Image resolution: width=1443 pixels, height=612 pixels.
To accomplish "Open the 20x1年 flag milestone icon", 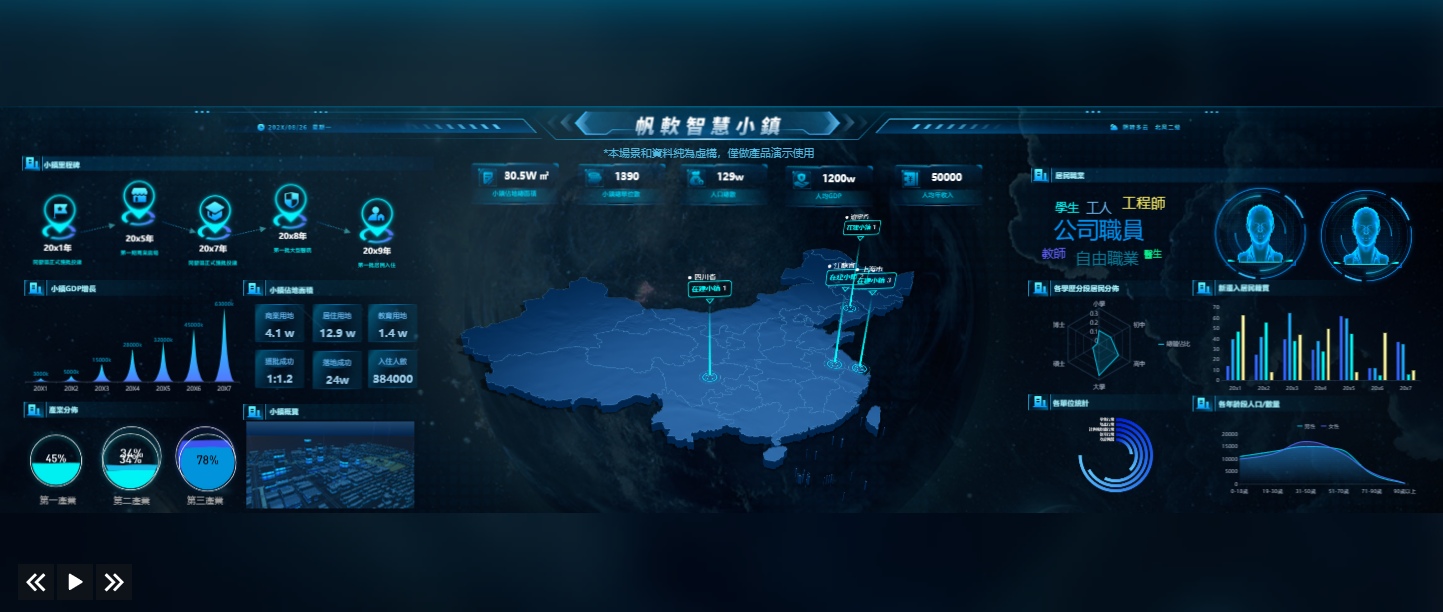I will [59, 212].
